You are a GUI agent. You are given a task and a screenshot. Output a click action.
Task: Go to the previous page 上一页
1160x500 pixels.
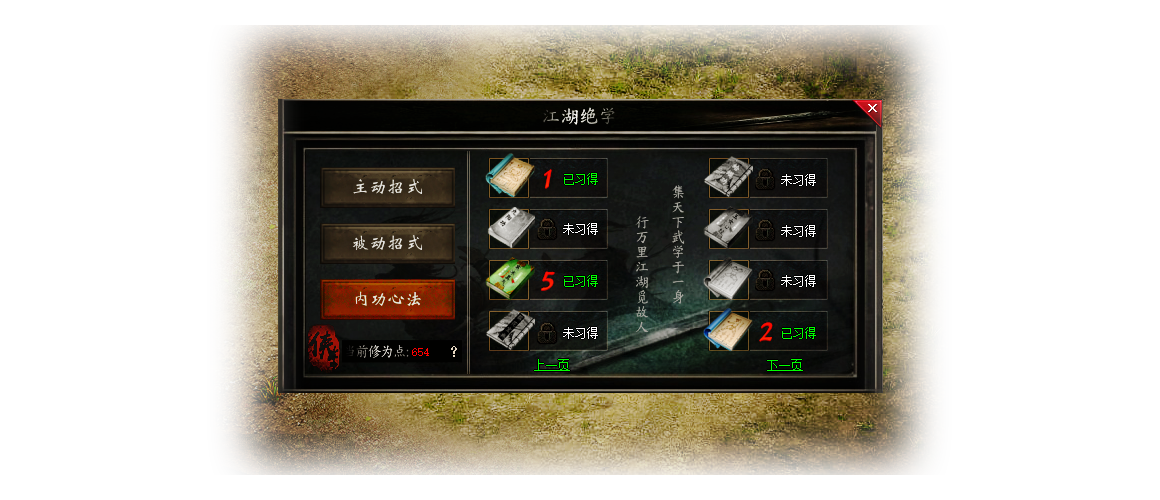coord(551,365)
